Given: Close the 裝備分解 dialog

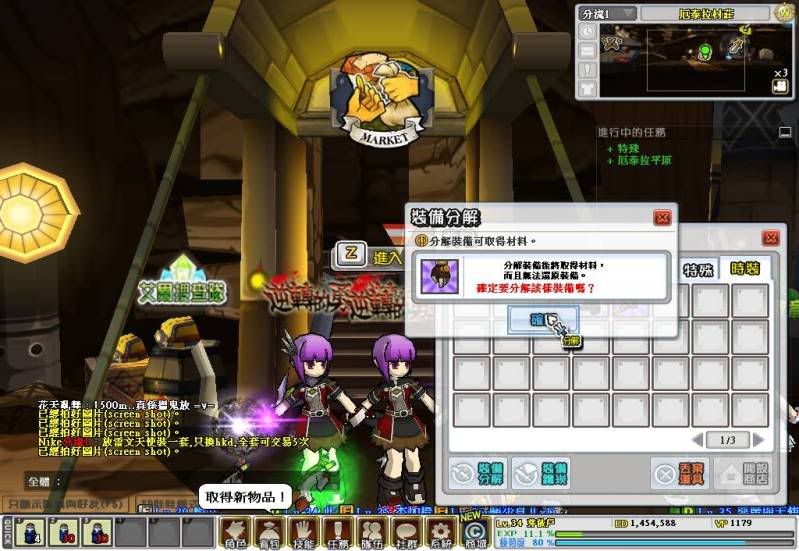Looking at the screenshot, I should [662, 217].
